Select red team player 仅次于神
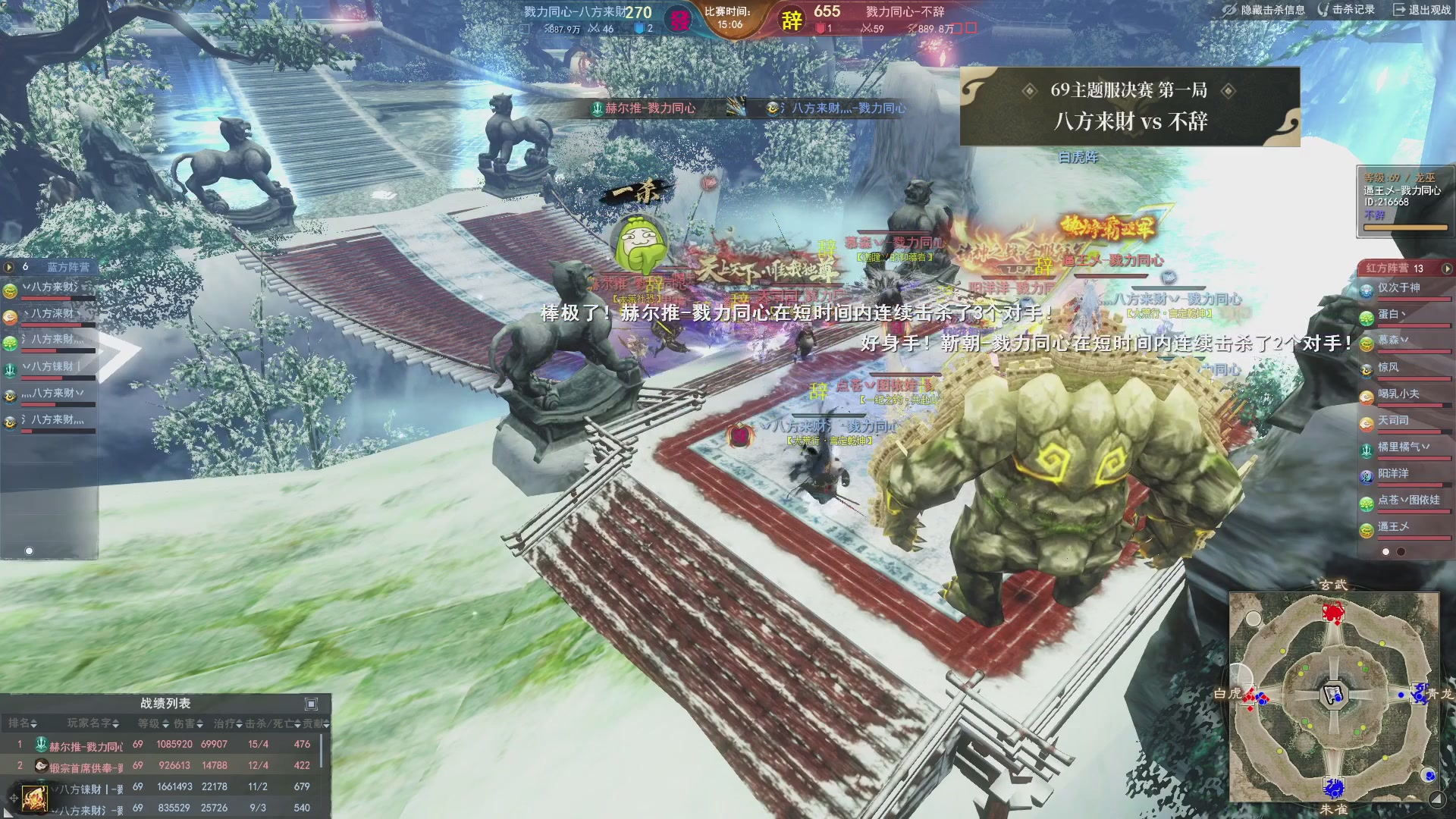This screenshot has width=1456, height=819. pyautogui.click(x=1399, y=288)
